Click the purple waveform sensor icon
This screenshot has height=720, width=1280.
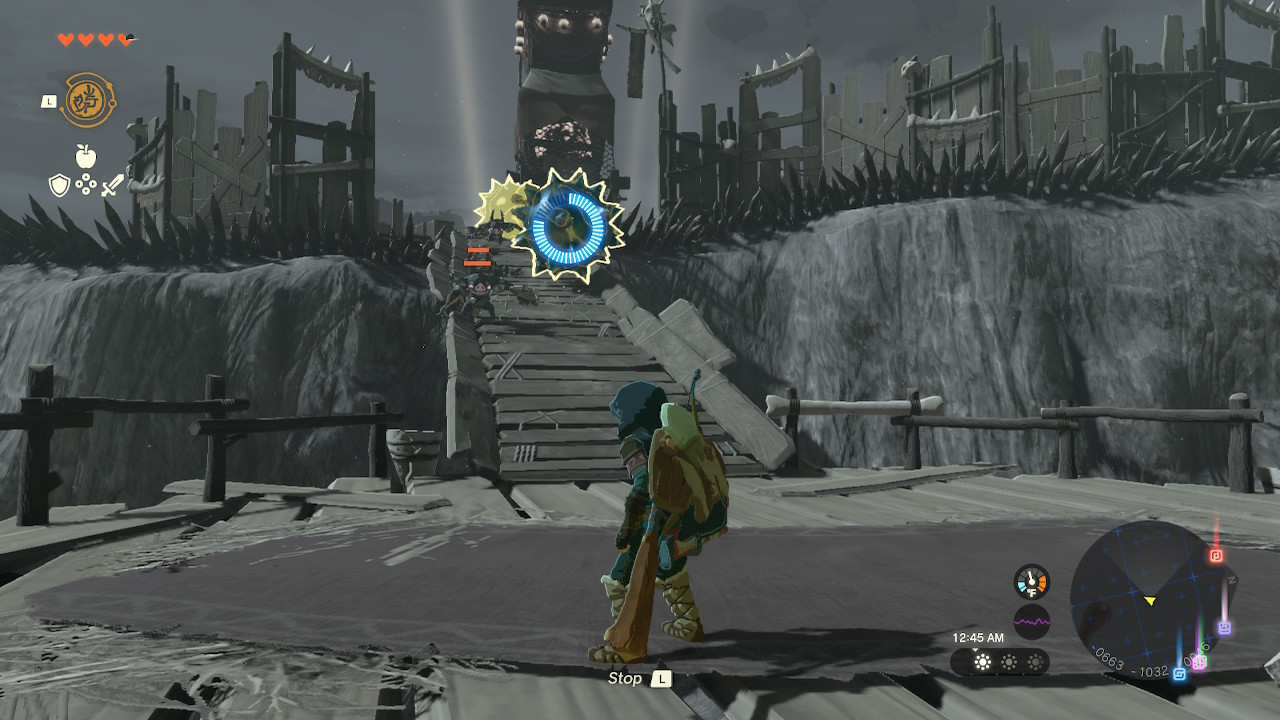1032,622
